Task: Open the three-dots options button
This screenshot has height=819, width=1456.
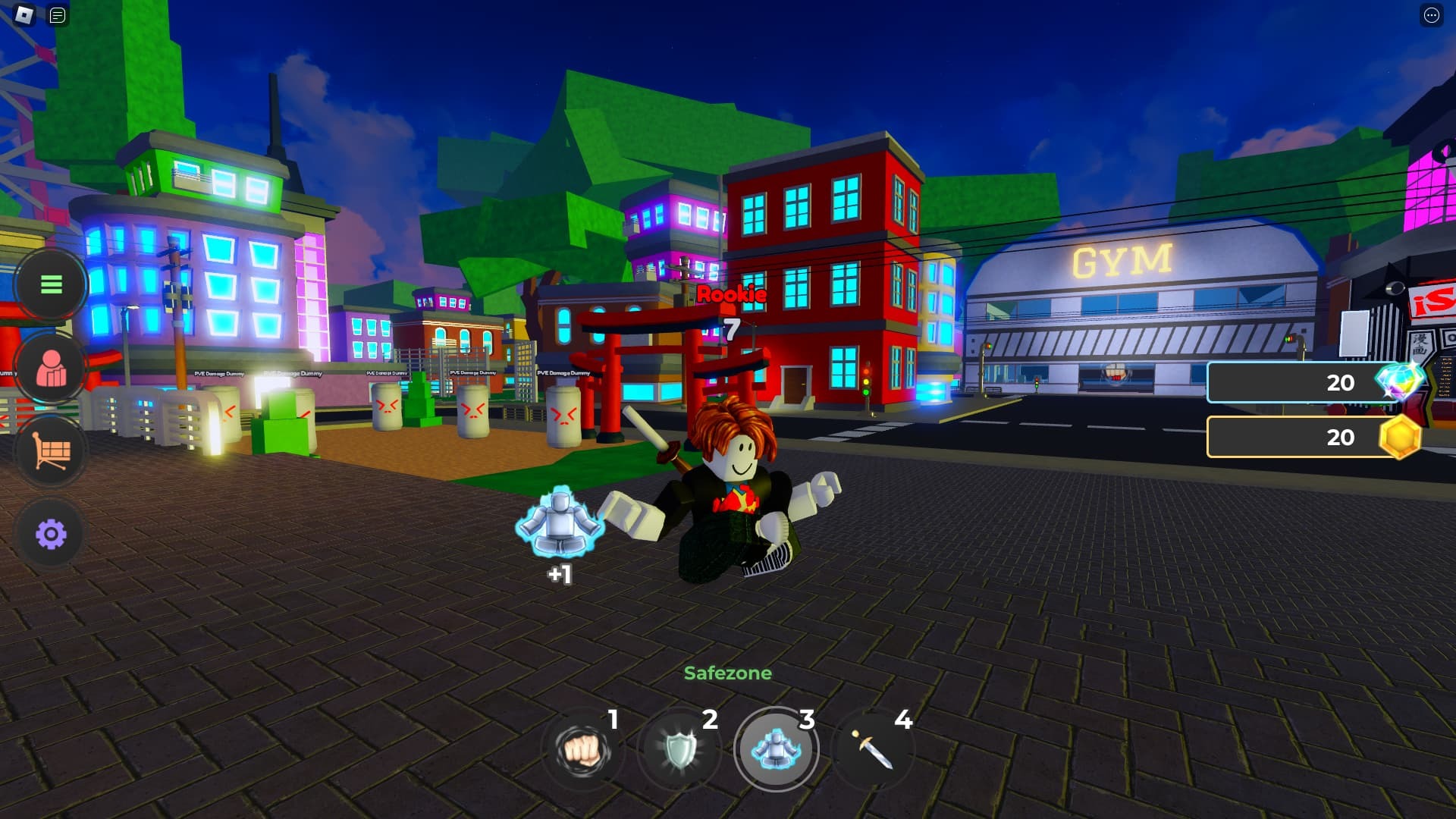Action: click(x=1431, y=15)
